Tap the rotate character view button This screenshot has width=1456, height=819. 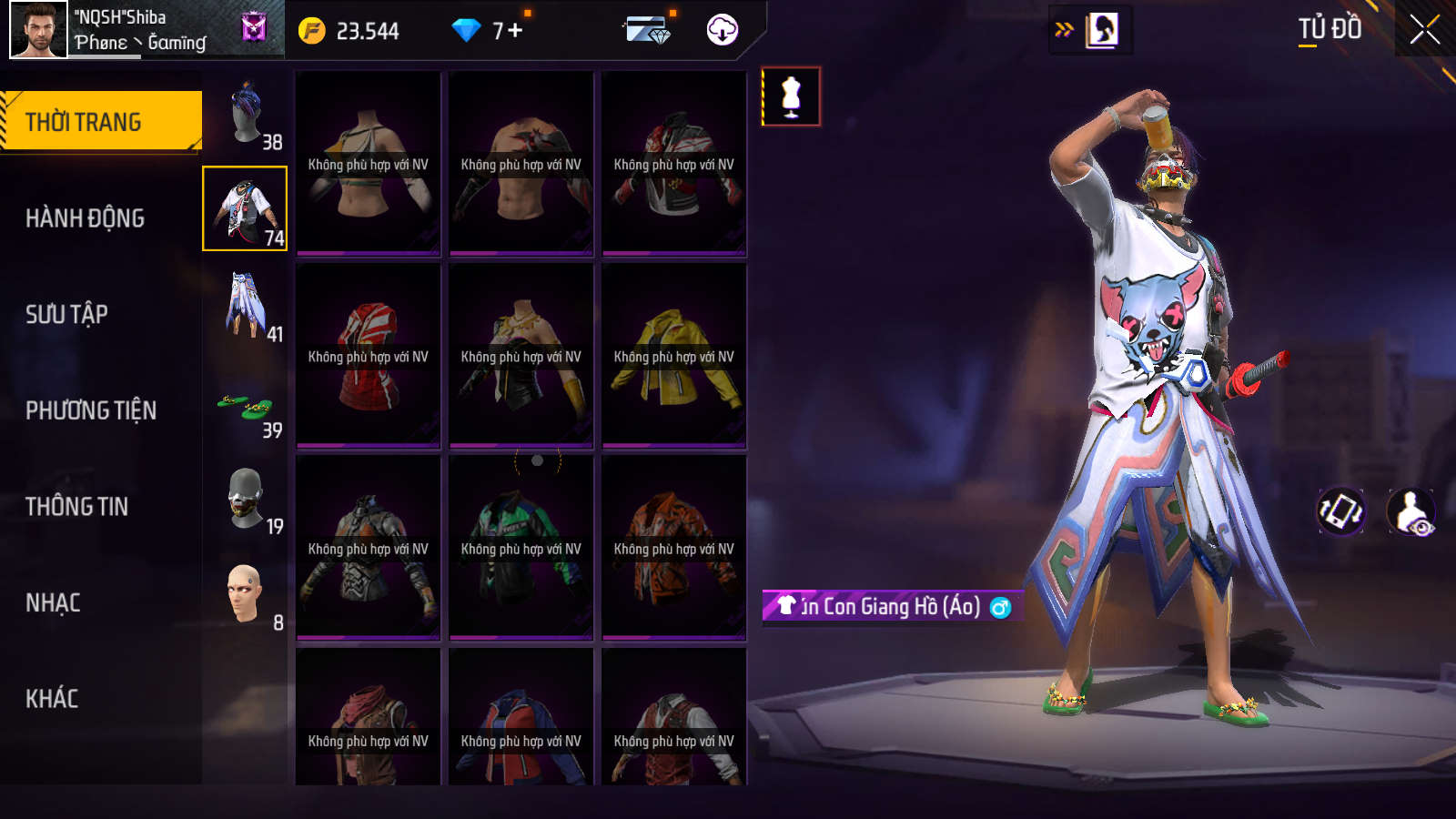coord(1340,511)
